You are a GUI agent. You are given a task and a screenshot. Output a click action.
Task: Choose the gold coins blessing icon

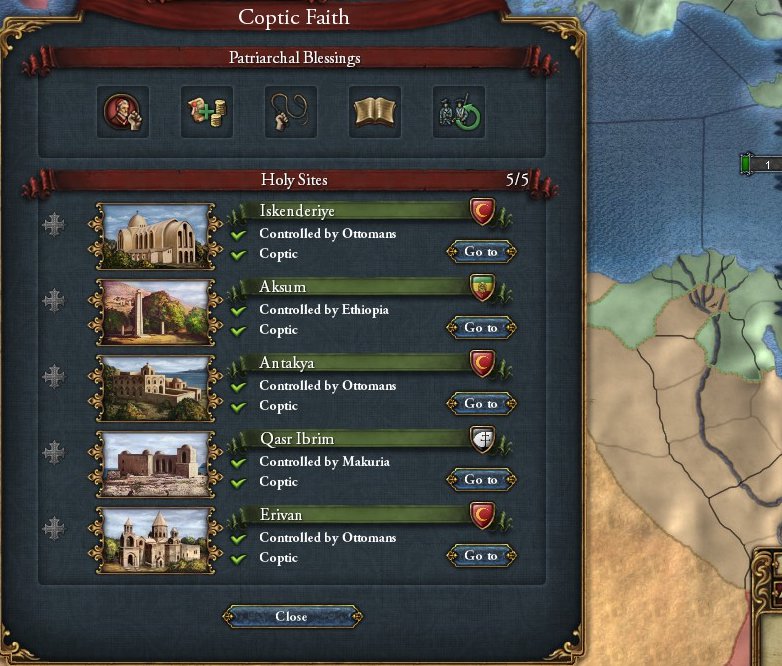(x=207, y=112)
